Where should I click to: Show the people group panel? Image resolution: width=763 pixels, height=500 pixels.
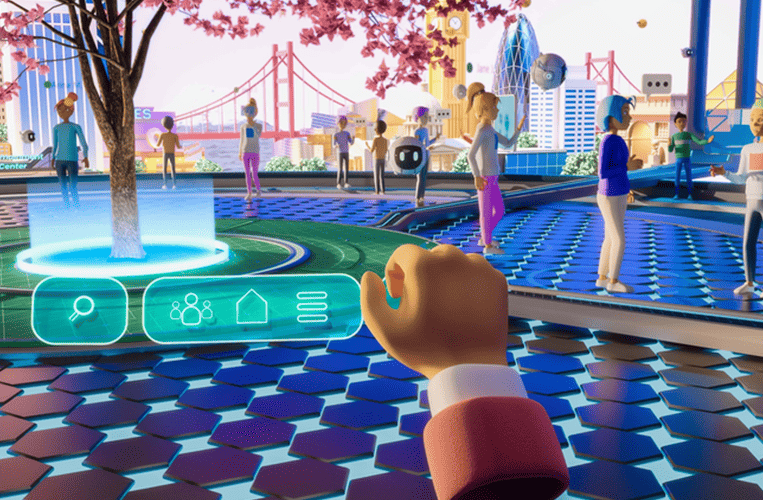click(x=190, y=308)
